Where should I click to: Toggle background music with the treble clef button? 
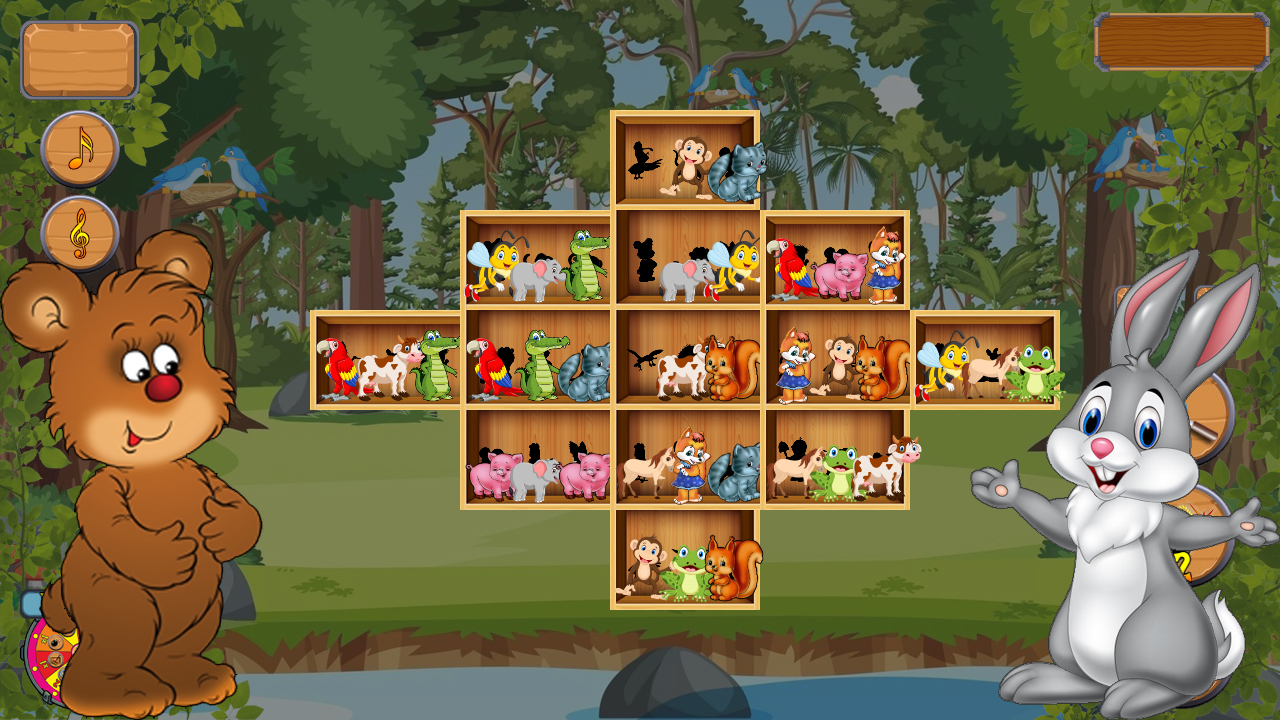[80, 232]
